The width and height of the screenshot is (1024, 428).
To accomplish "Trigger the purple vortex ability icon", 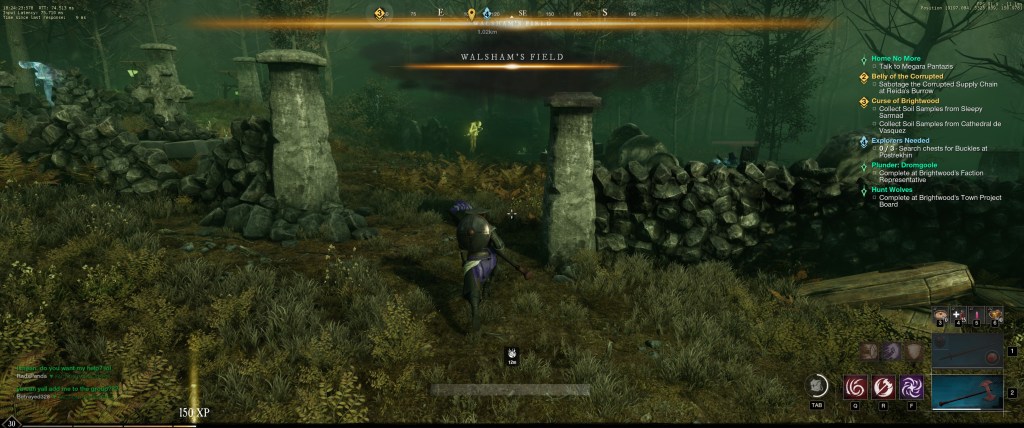I will click(x=911, y=386).
